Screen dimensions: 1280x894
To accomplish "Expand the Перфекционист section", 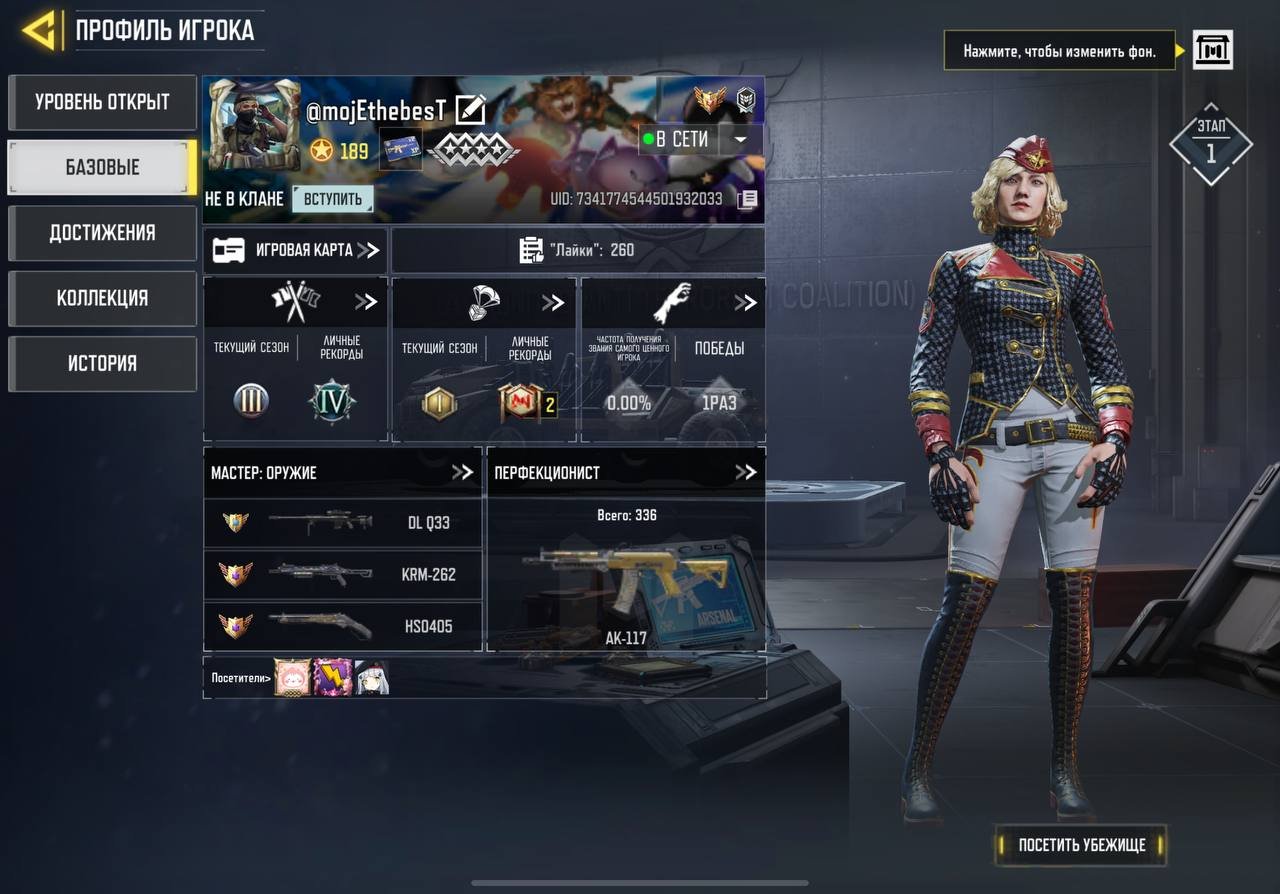I will point(745,472).
